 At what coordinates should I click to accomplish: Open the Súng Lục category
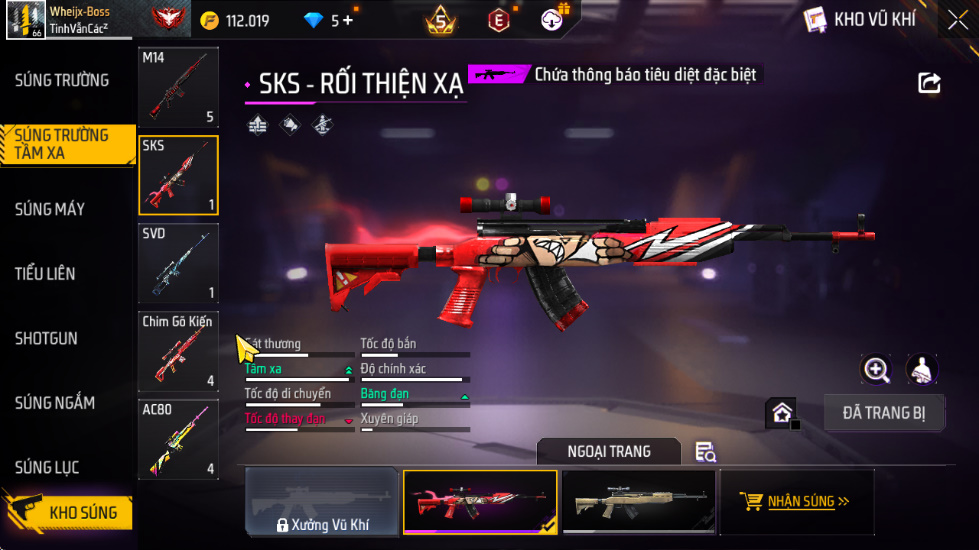pos(47,468)
